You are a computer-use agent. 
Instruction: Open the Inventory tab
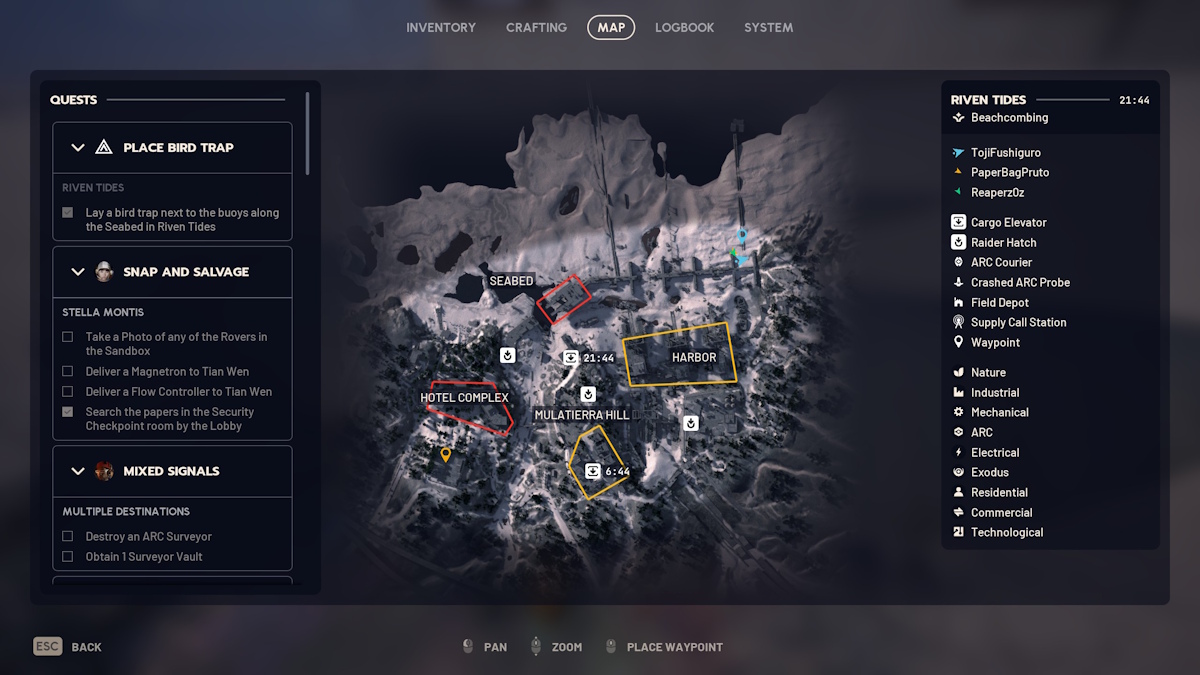click(441, 28)
